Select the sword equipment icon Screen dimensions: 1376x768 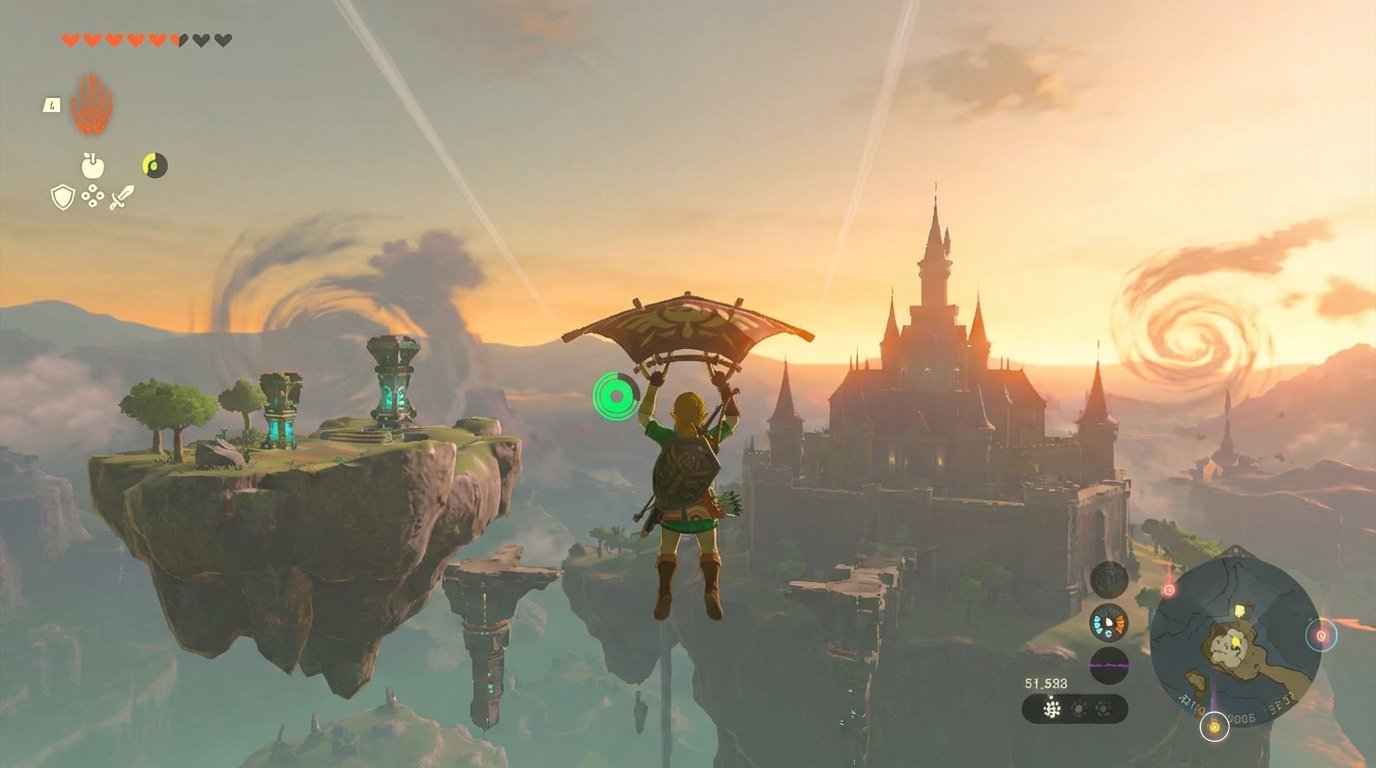[x=123, y=196]
